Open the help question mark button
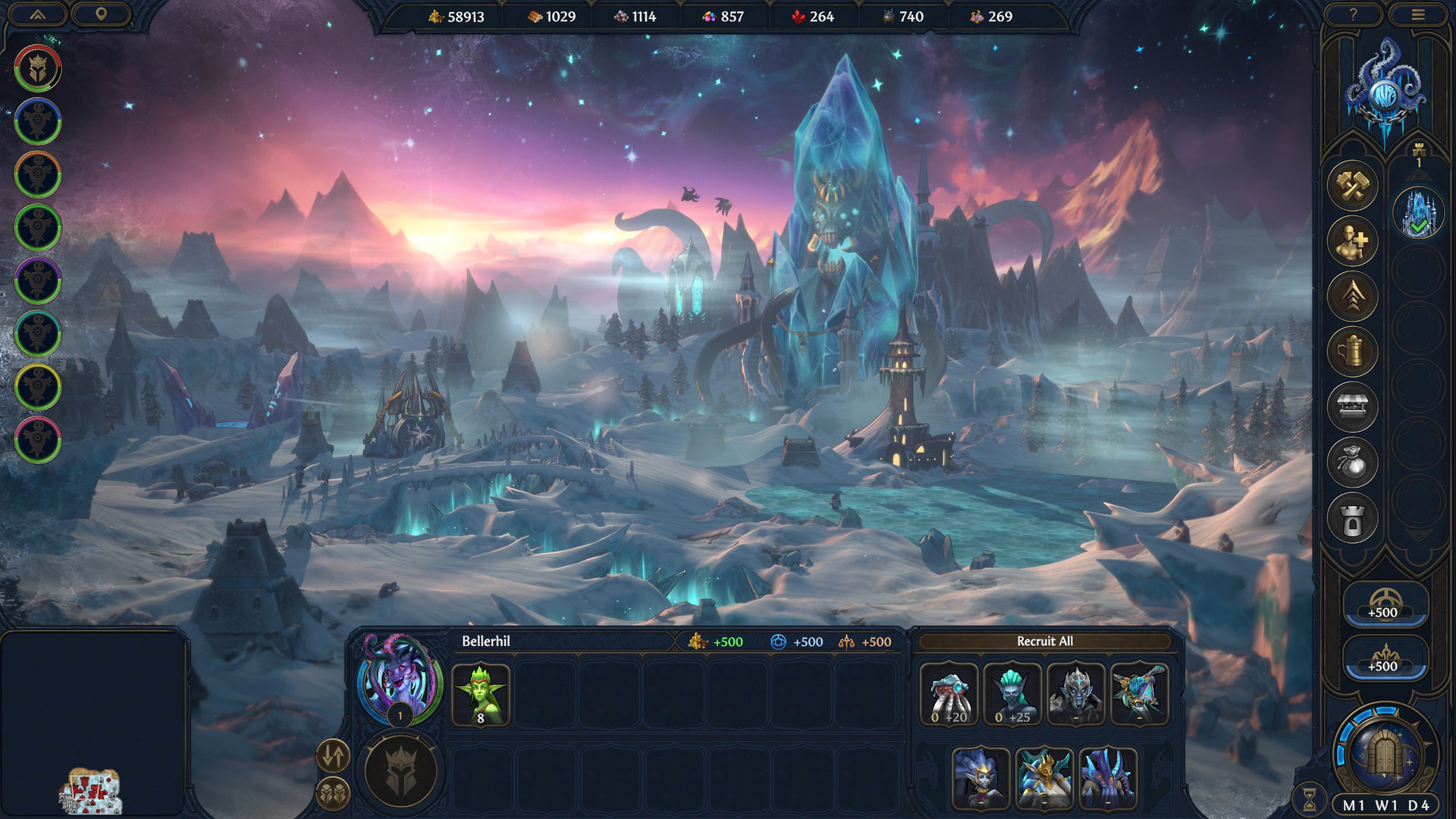 (1353, 14)
